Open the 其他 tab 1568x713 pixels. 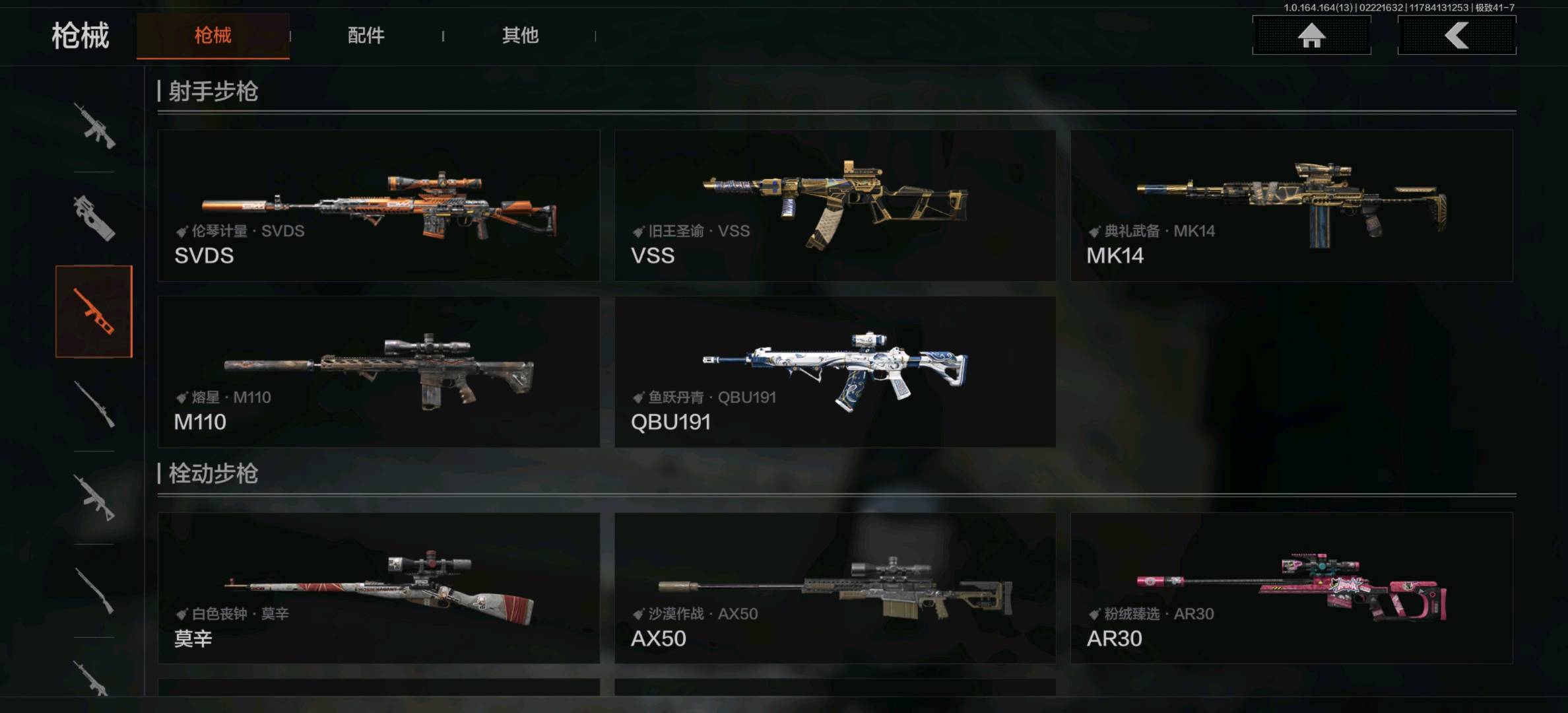coord(520,36)
